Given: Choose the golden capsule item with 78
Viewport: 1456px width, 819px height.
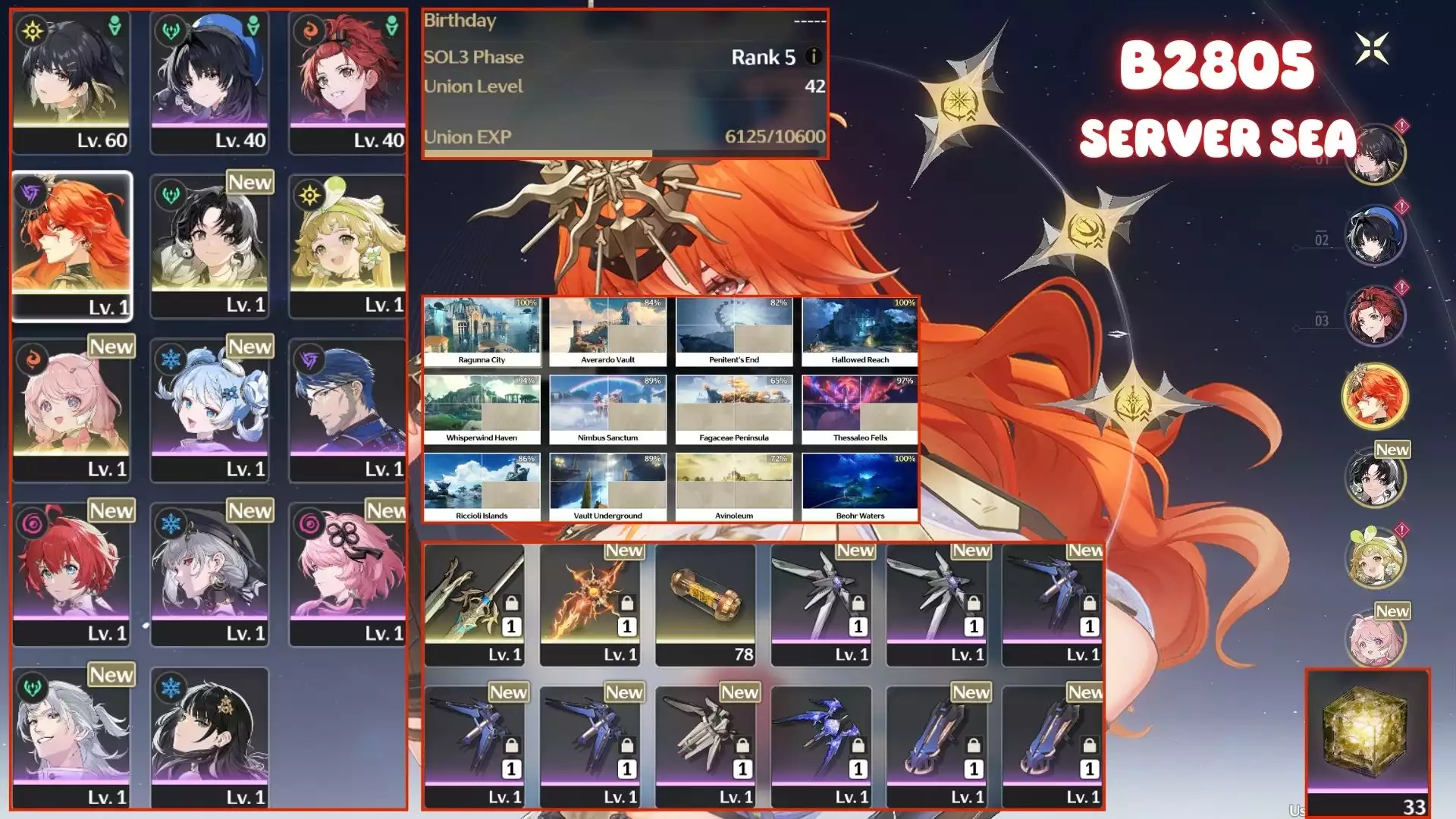Looking at the screenshot, I should pyautogui.click(x=705, y=604).
